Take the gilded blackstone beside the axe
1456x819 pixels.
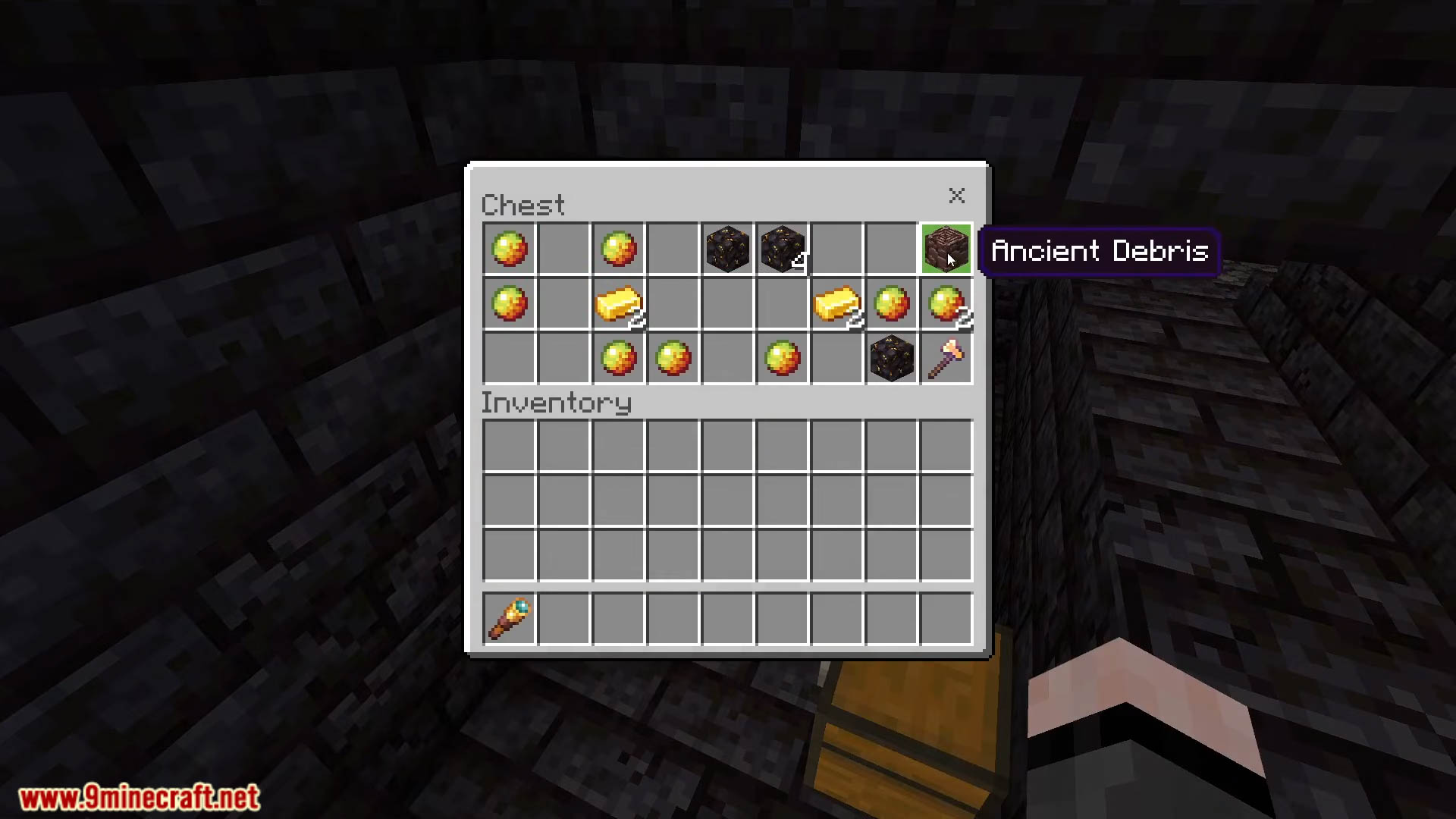tap(891, 358)
